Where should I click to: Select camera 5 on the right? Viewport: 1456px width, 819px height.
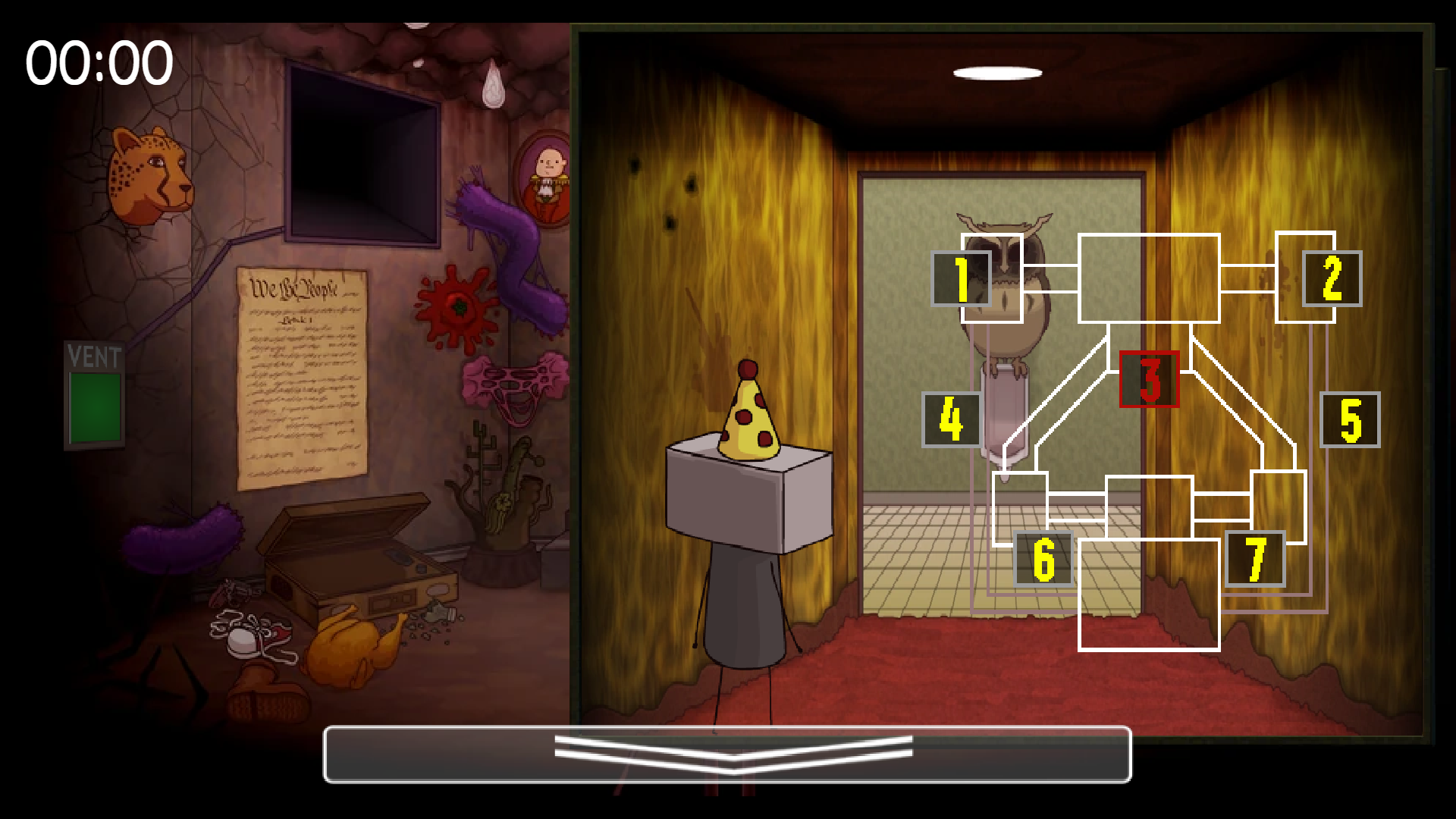[1349, 419]
